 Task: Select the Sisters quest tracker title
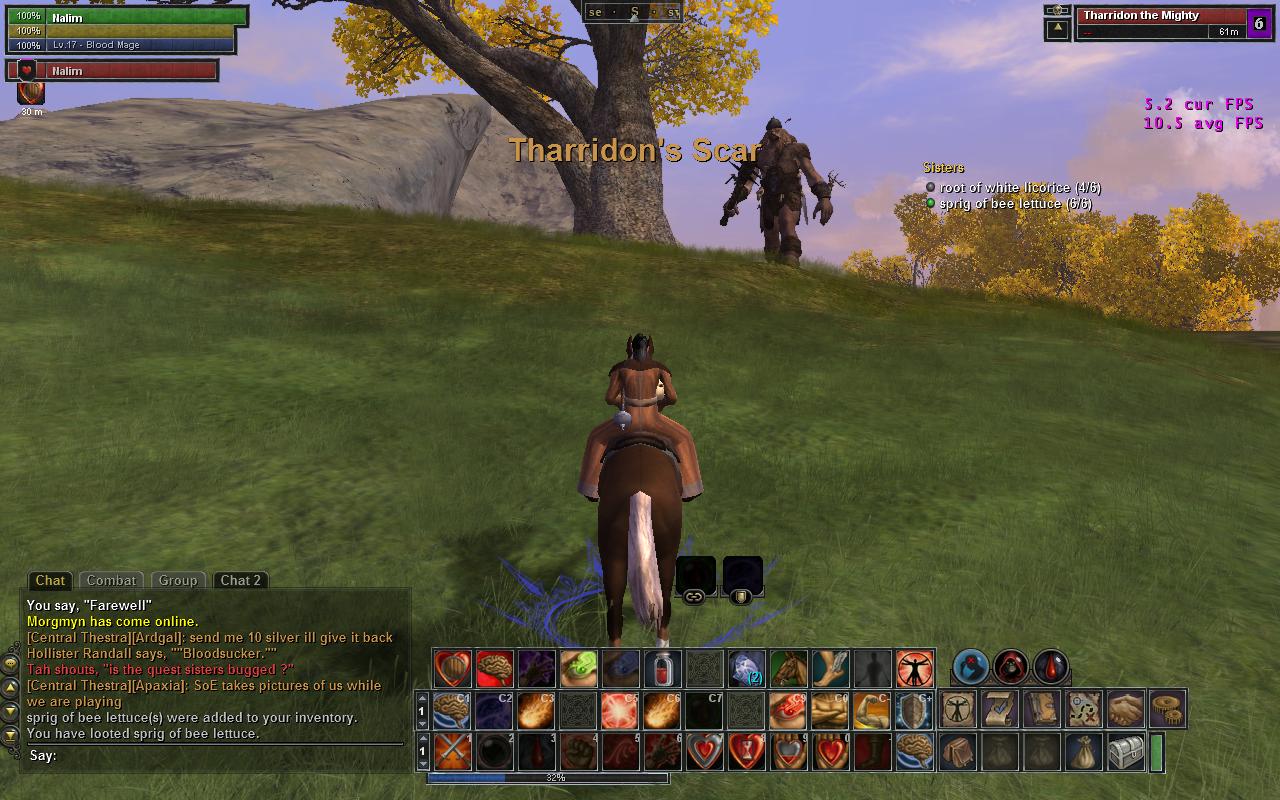click(944, 168)
